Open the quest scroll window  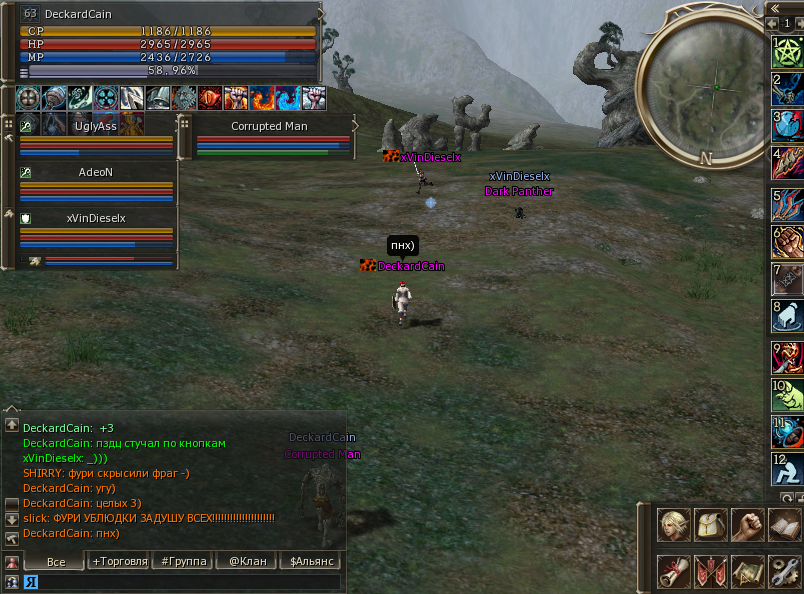pyautogui.click(x=673, y=571)
